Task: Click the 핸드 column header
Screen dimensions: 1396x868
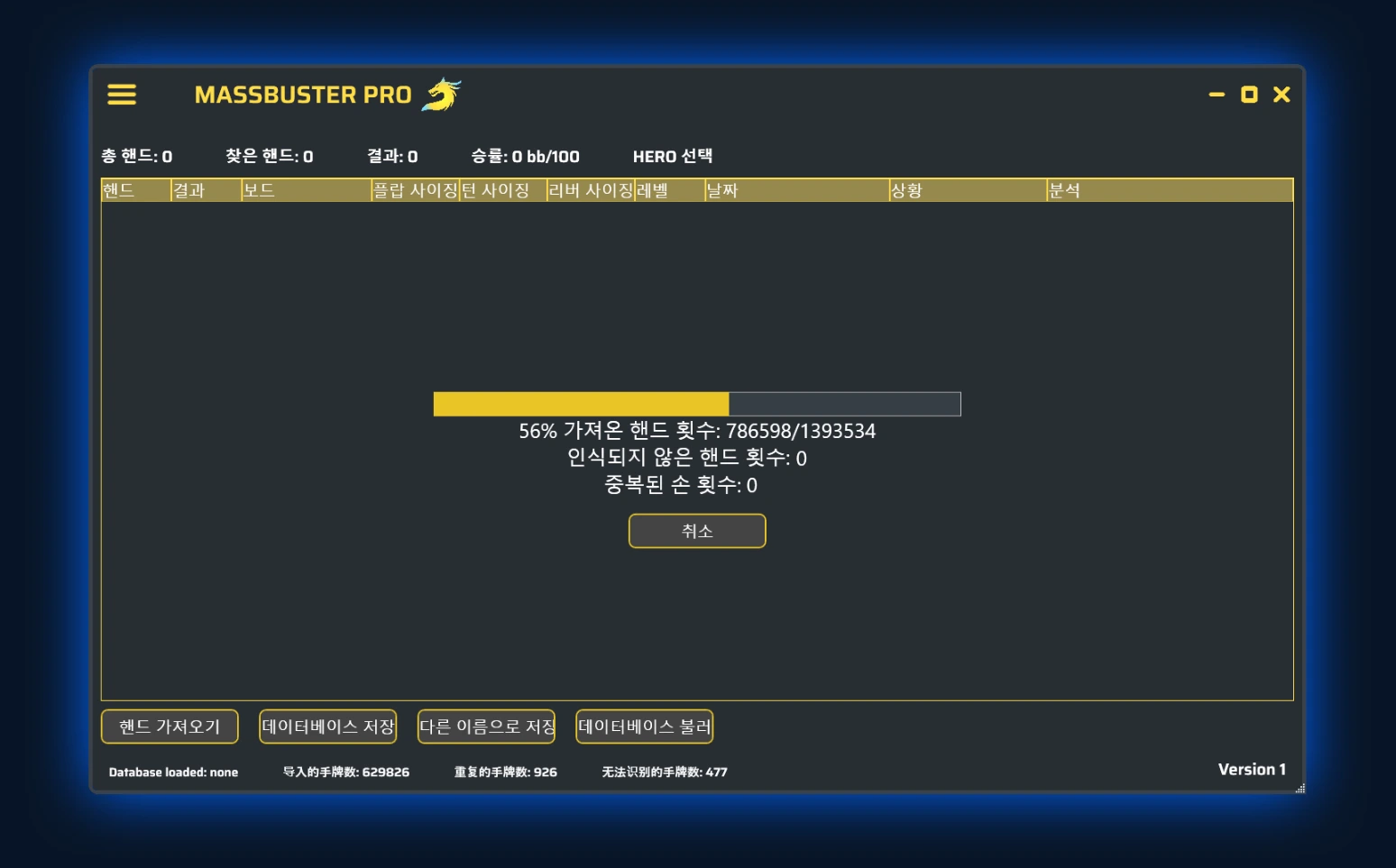Action: coord(135,190)
